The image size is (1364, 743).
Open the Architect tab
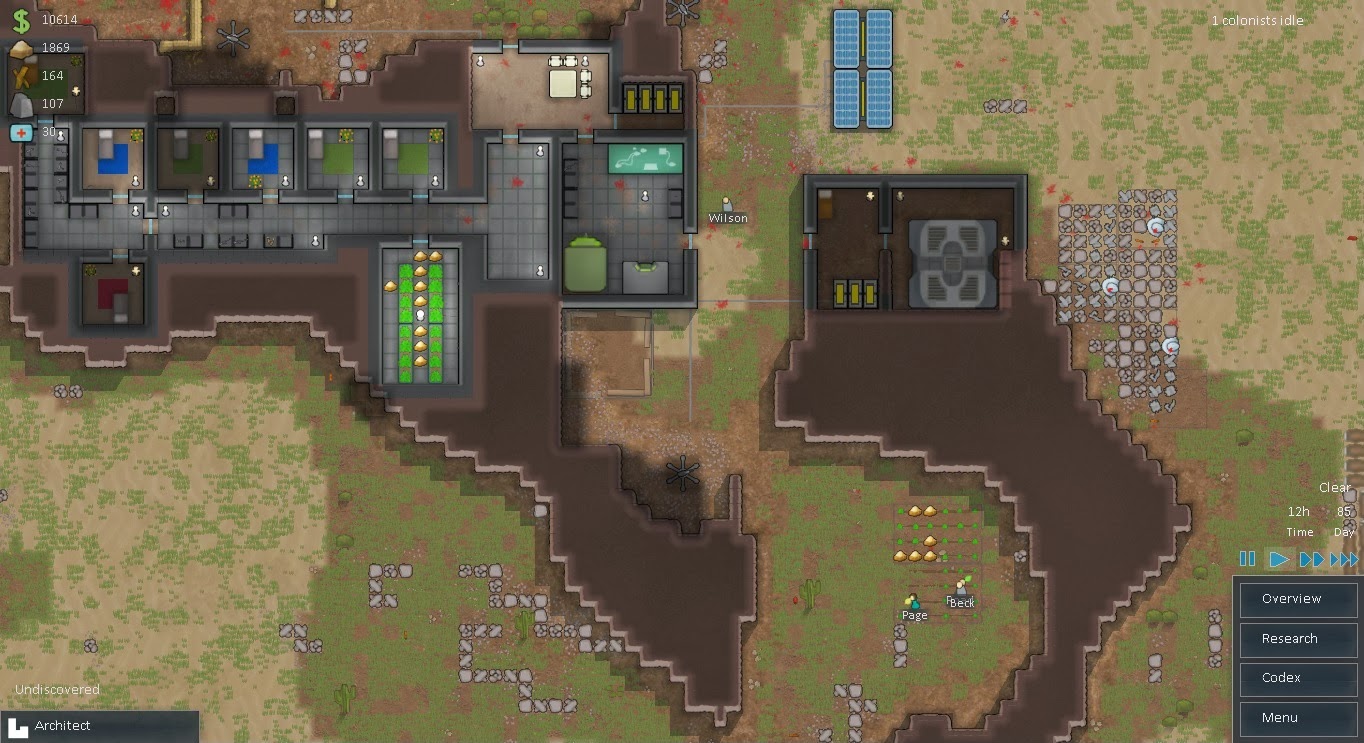[x=100, y=725]
